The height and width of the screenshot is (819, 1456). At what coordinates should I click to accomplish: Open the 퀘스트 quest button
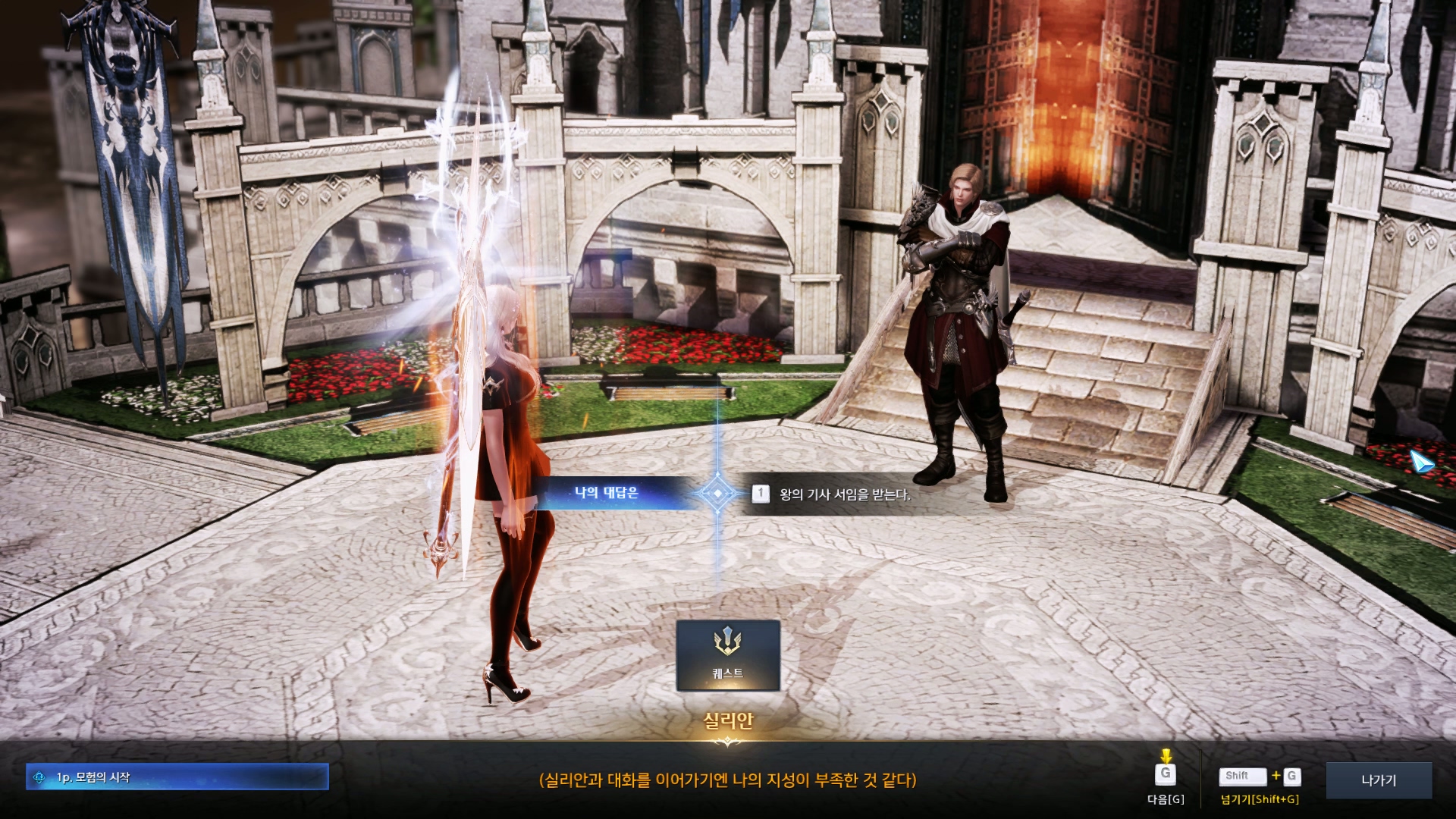[x=728, y=655]
